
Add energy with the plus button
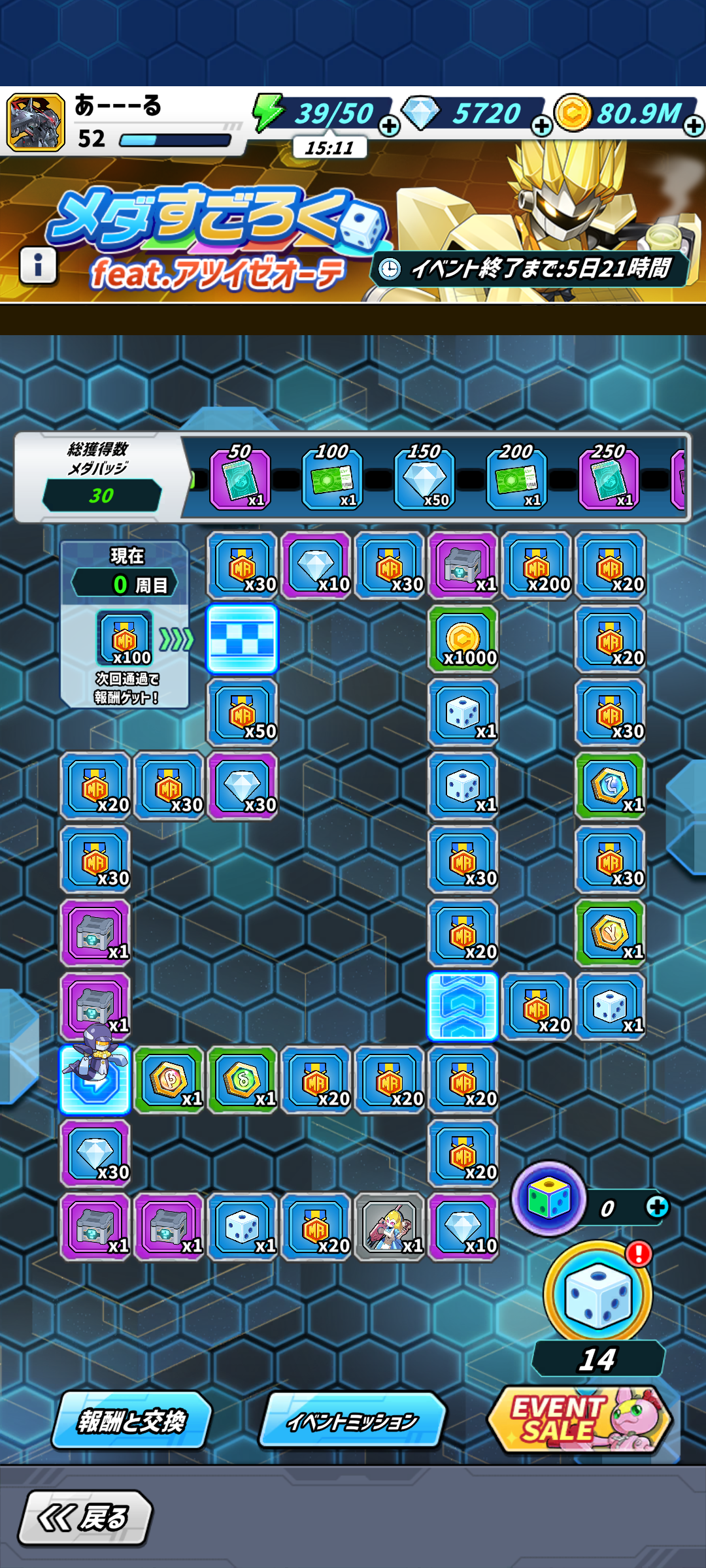(x=390, y=125)
